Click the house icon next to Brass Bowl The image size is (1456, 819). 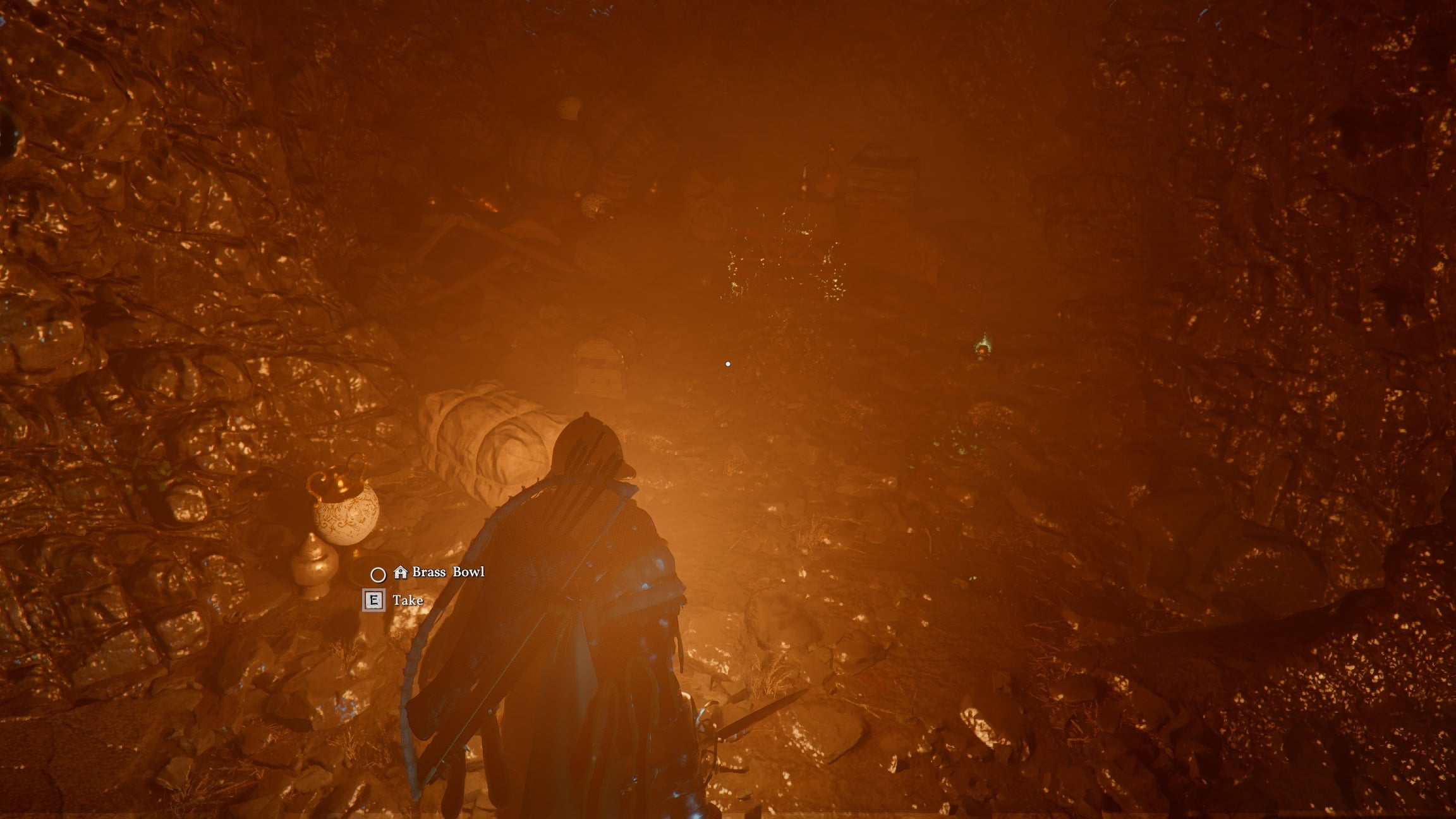(x=401, y=573)
